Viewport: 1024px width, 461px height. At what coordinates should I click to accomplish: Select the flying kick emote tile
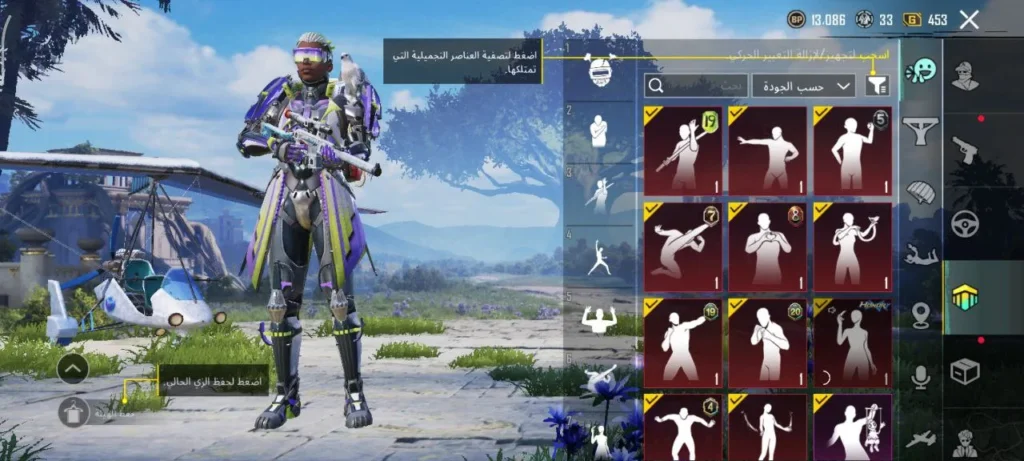click(x=683, y=247)
